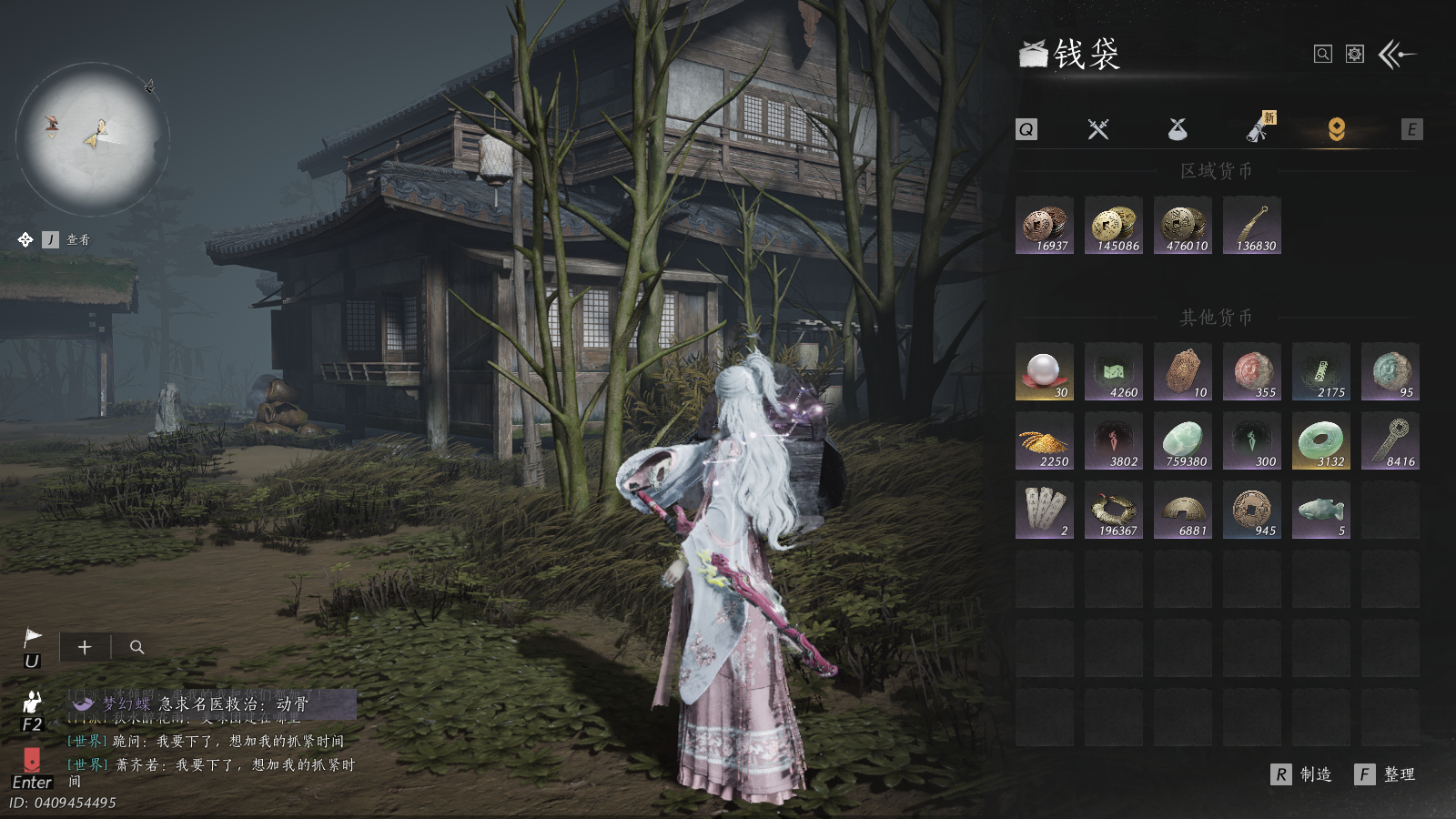Switch to the pouch items tab
The width and height of the screenshot is (1456, 819).
pos(1178,129)
